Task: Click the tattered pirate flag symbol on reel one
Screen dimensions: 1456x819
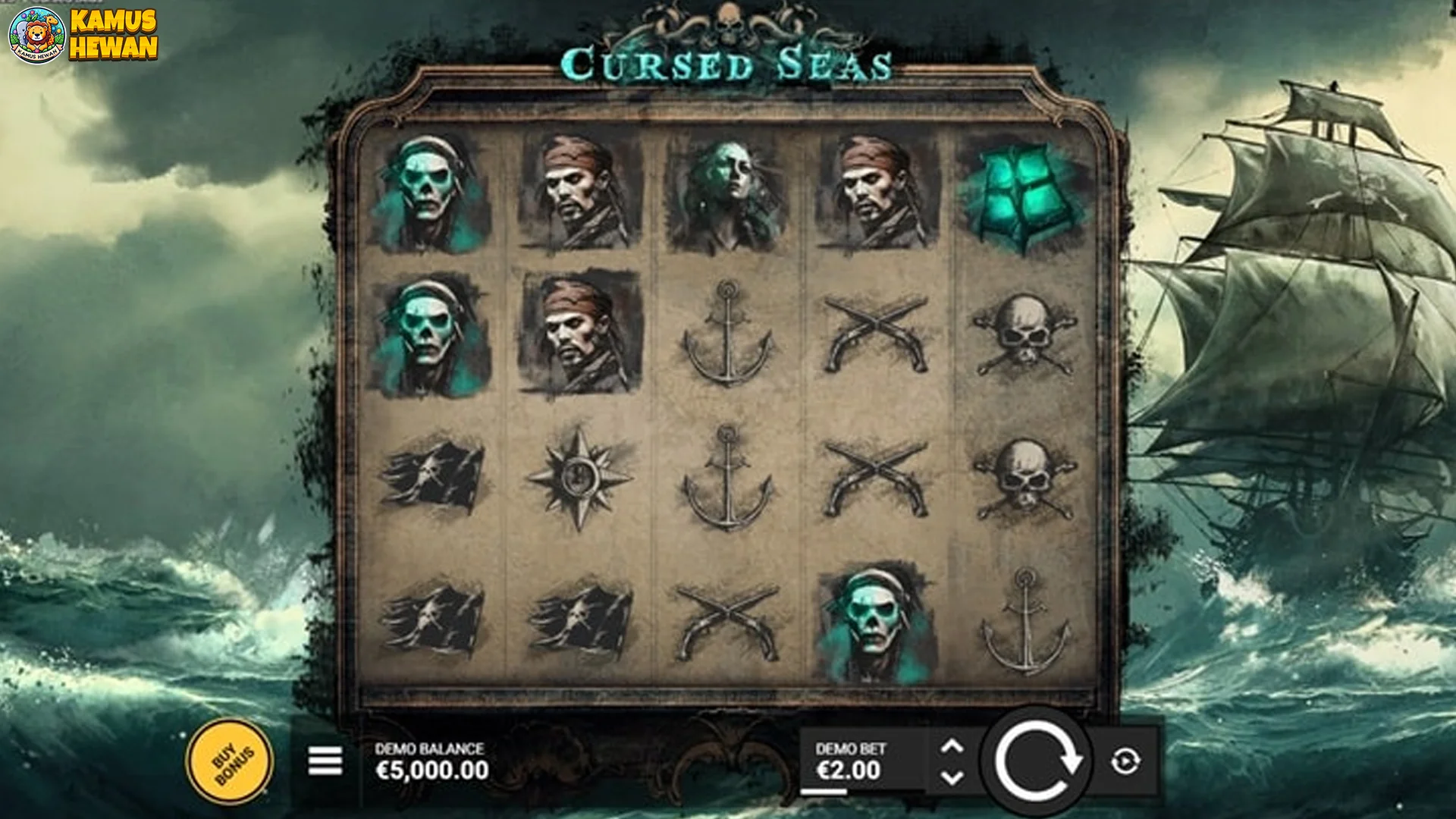Action: tap(432, 475)
